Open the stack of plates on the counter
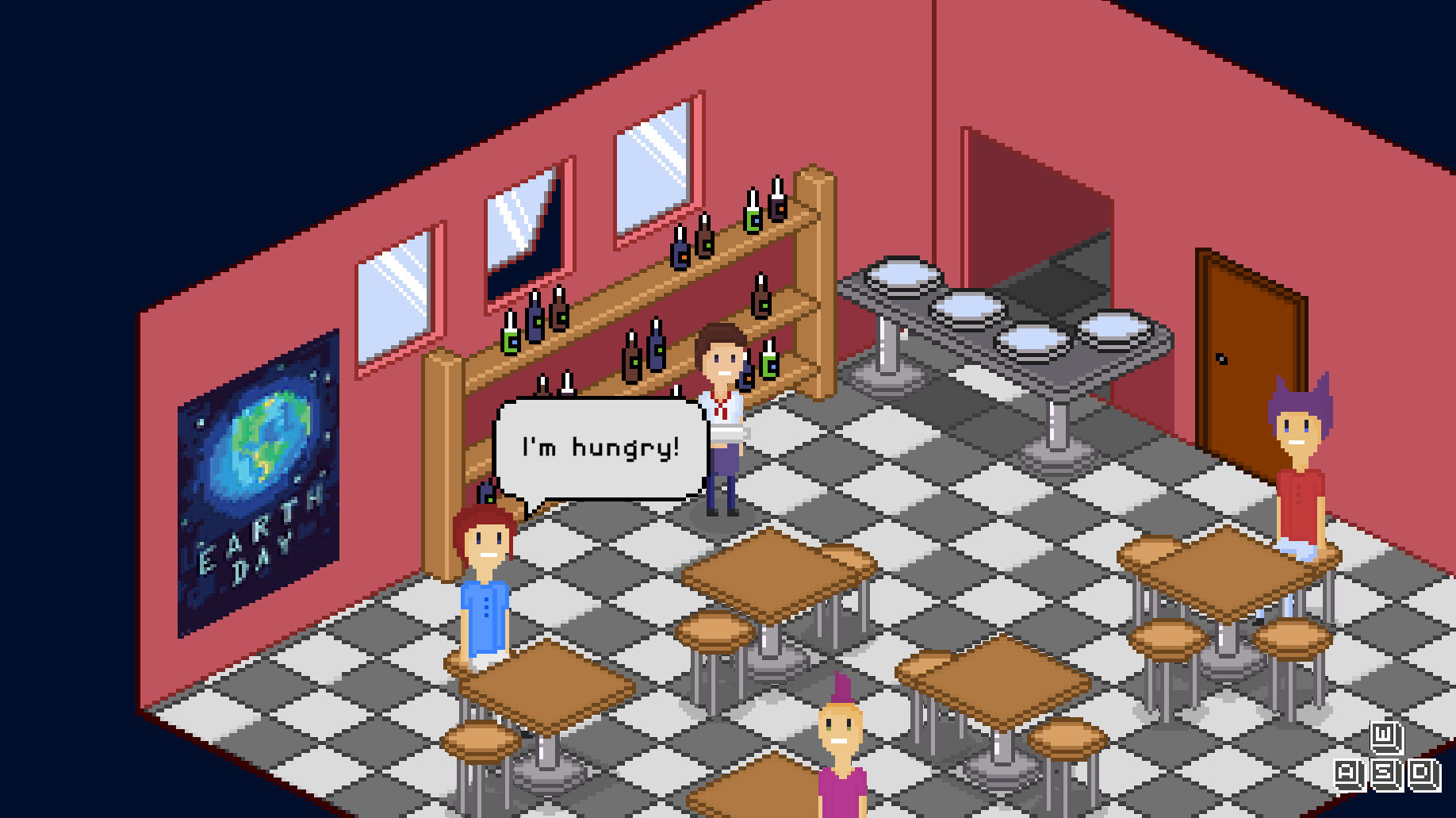The height and width of the screenshot is (818, 1456). coord(904,274)
